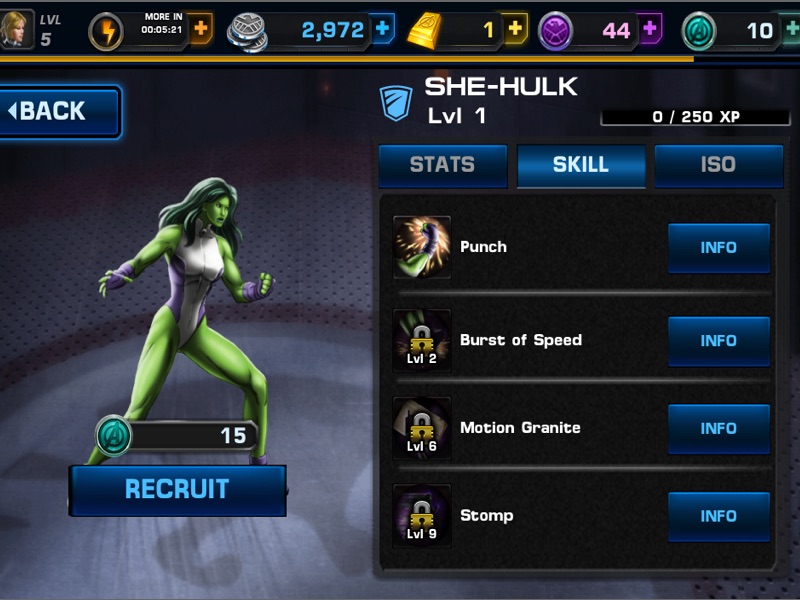The width and height of the screenshot is (800, 600).
Task: Select the SKILL tab
Action: [581, 166]
